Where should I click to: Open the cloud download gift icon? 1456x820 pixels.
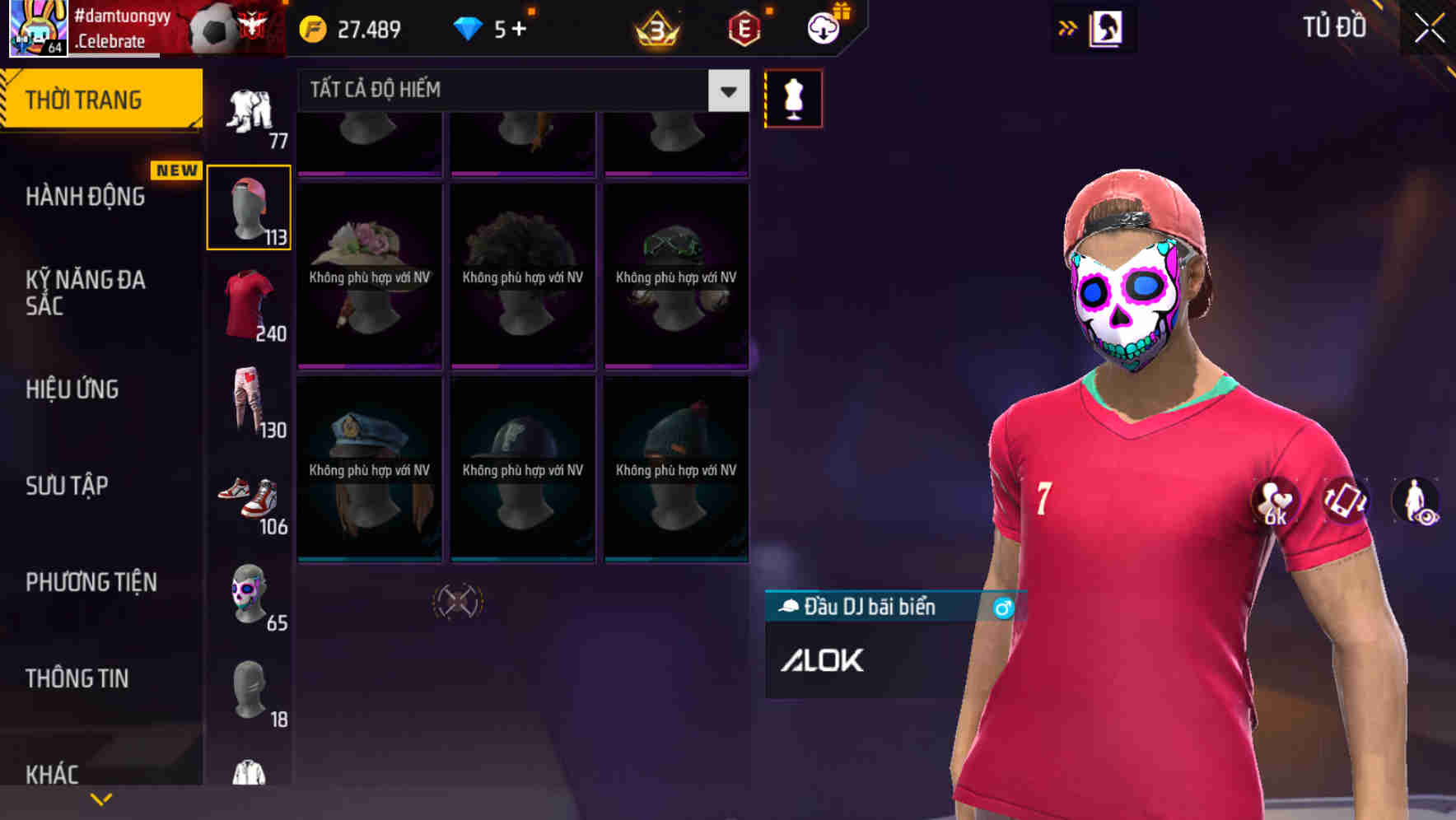point(822,29)
